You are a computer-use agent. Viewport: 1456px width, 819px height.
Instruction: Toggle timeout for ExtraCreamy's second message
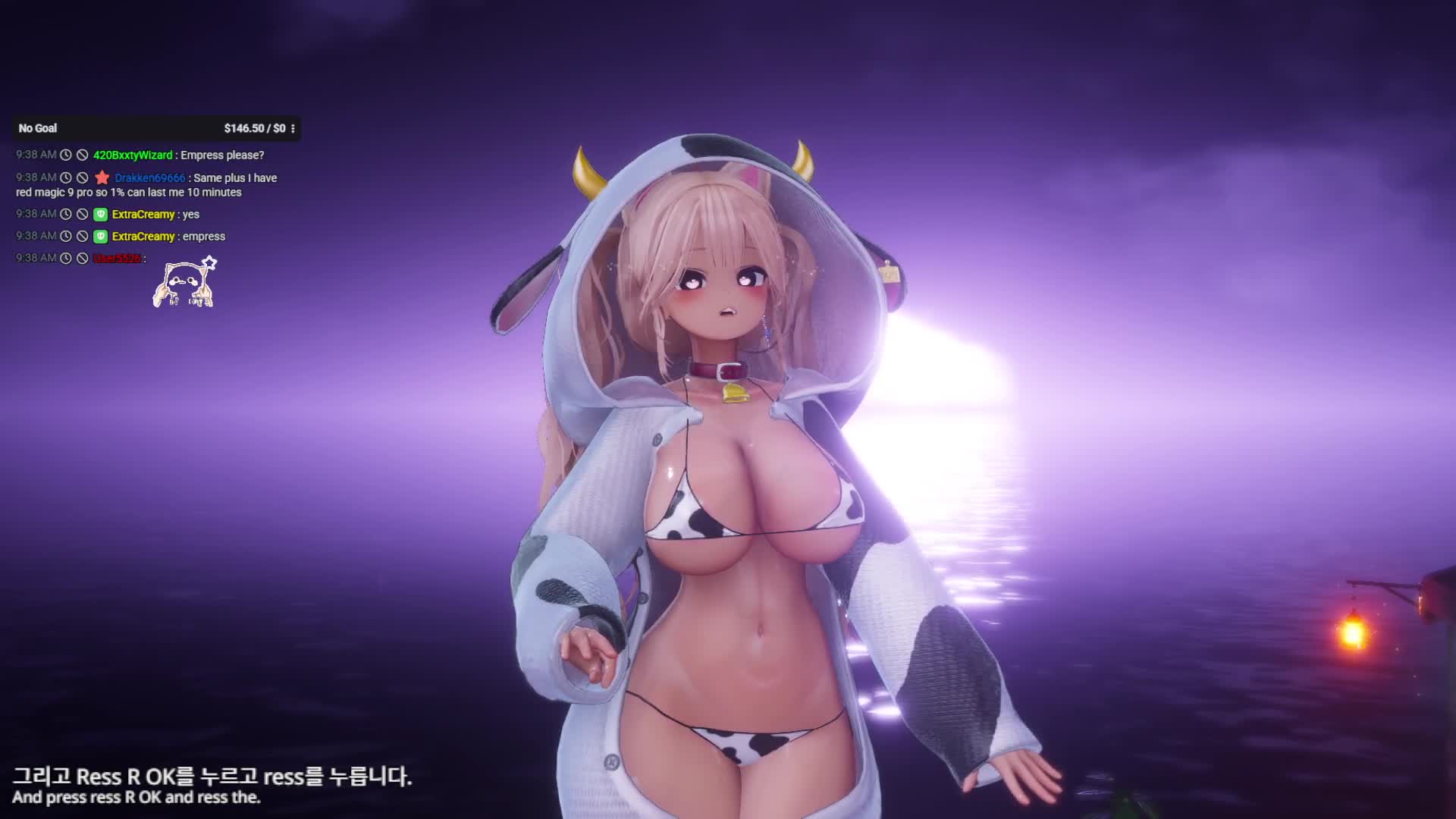coord(66,236)
